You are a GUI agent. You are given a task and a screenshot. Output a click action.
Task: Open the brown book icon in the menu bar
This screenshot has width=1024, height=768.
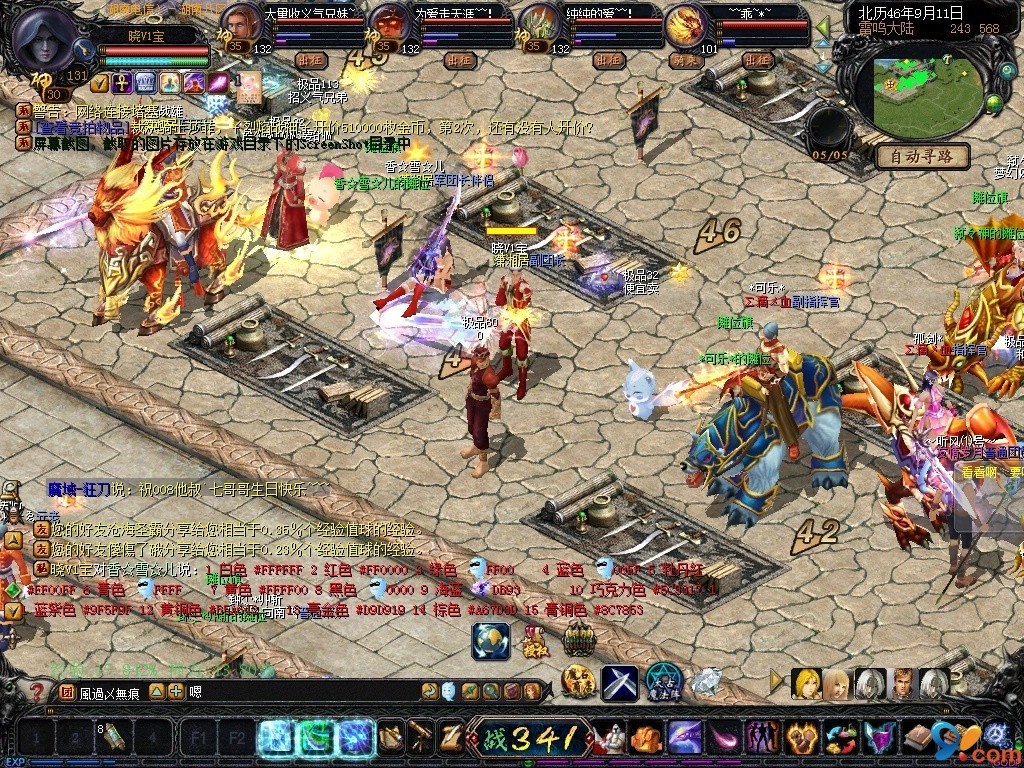click(916, 739)
